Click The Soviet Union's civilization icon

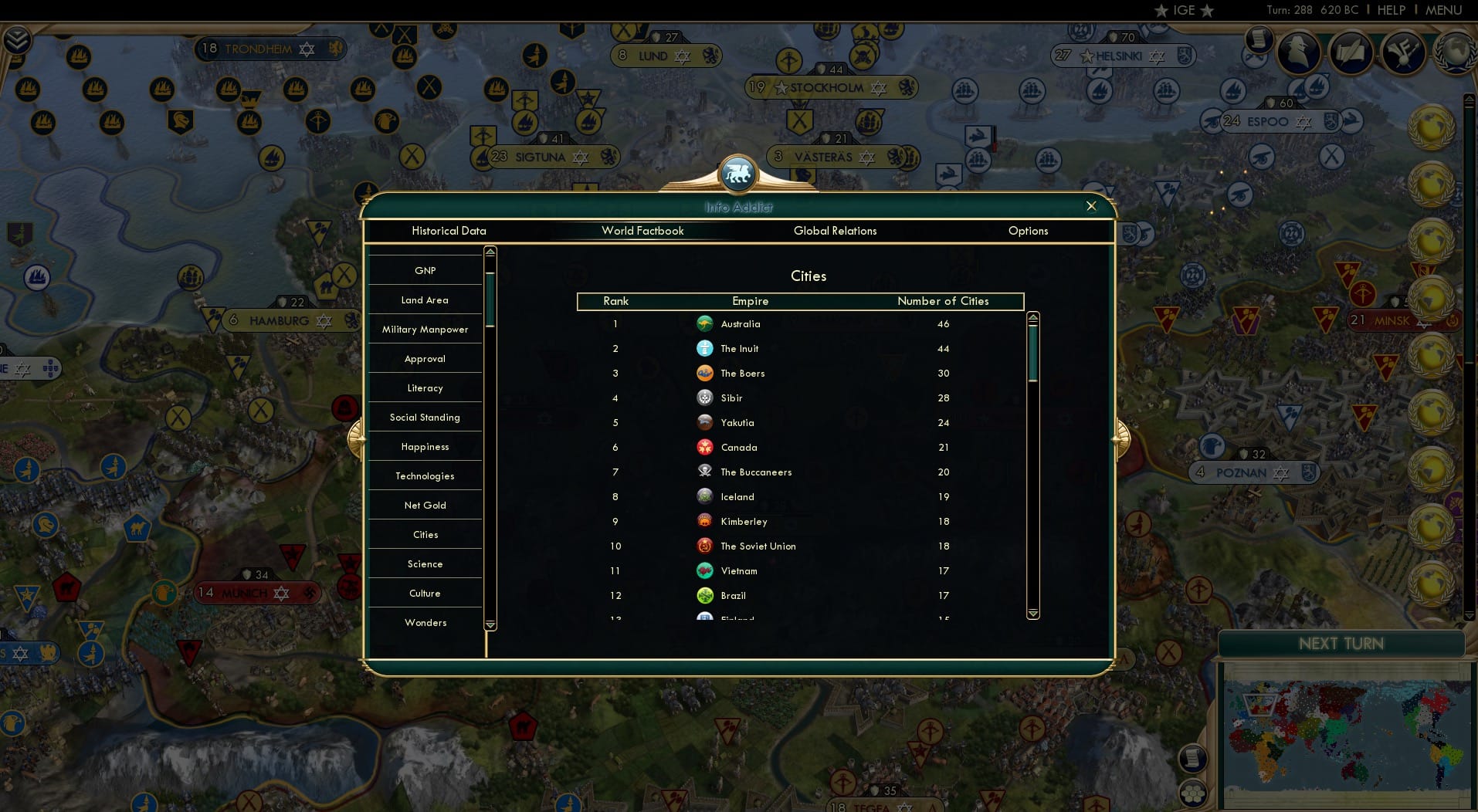pyautogui.click(x=705, y=546)
